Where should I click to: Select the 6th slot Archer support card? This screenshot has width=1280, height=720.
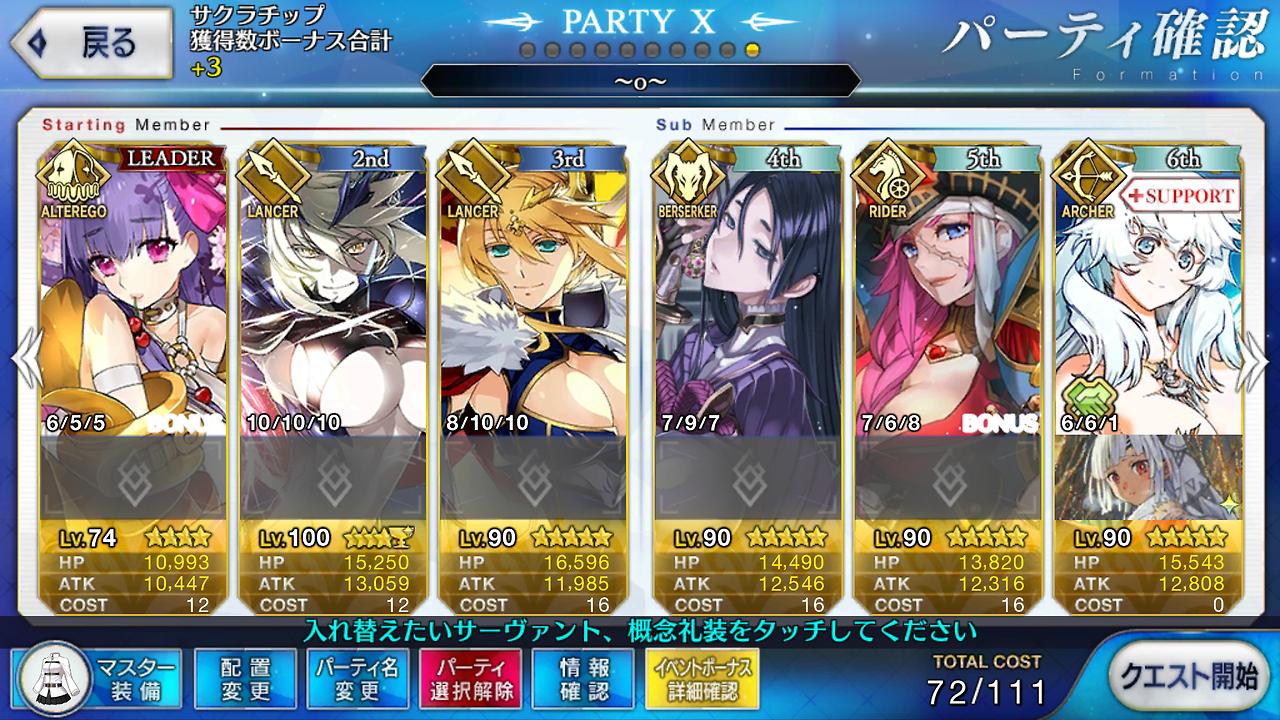coord(1147,290)
